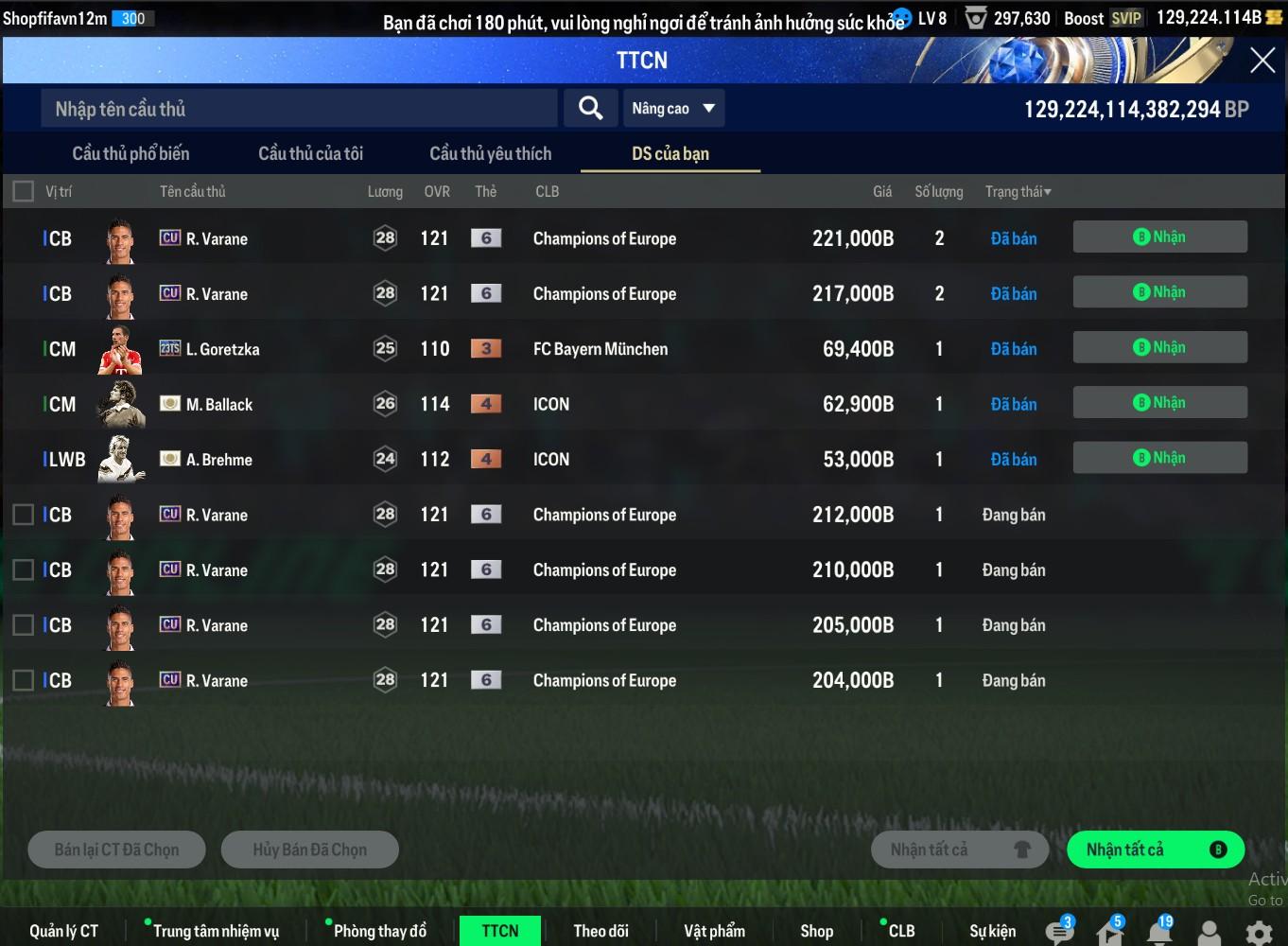Screen dimensions: 1288x946
Task: Collect BP for the M. Ballack sale
Action: tap(1159, 403)
